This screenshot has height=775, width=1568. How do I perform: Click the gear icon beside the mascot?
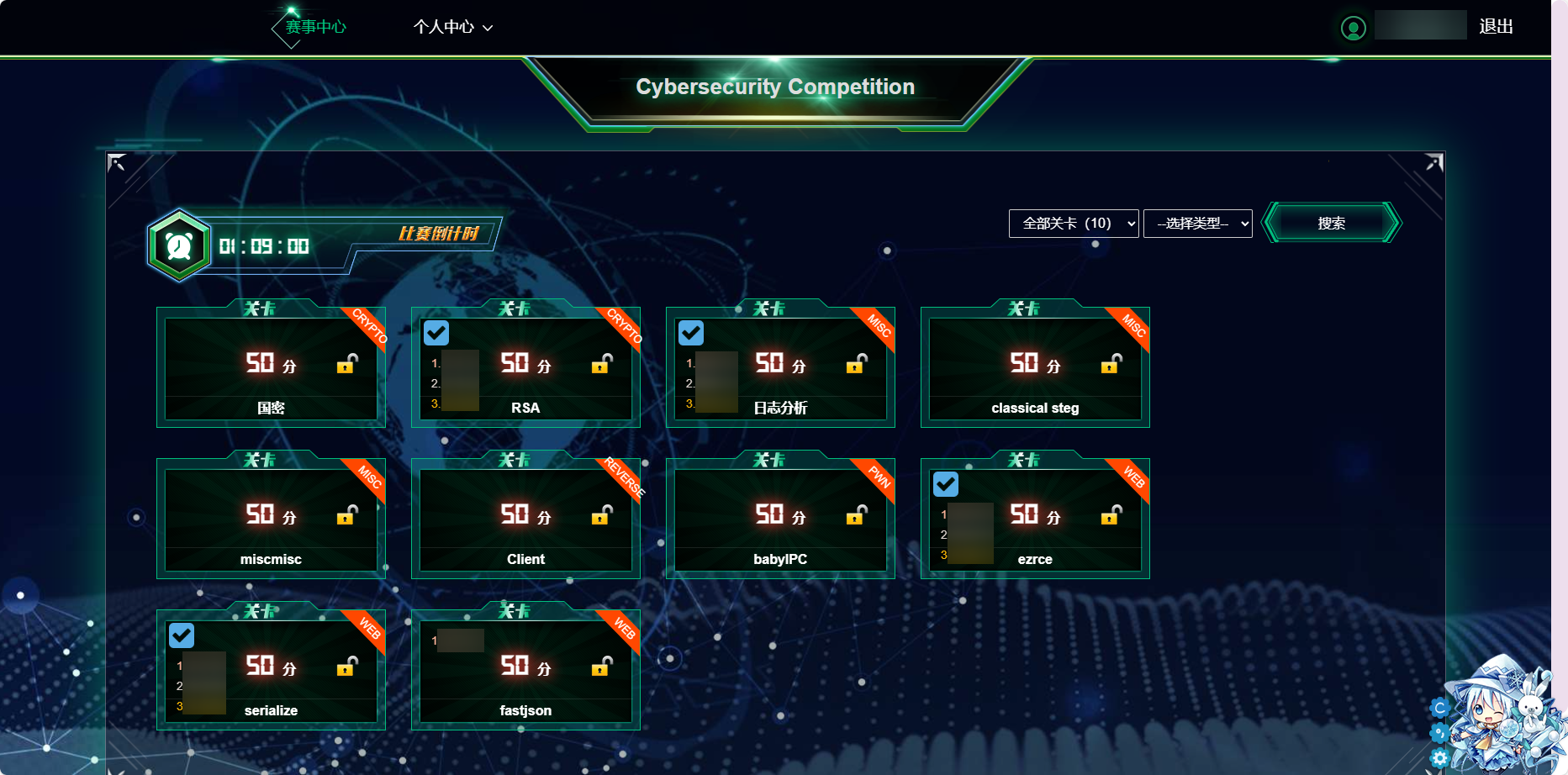tap(1439, 758)
